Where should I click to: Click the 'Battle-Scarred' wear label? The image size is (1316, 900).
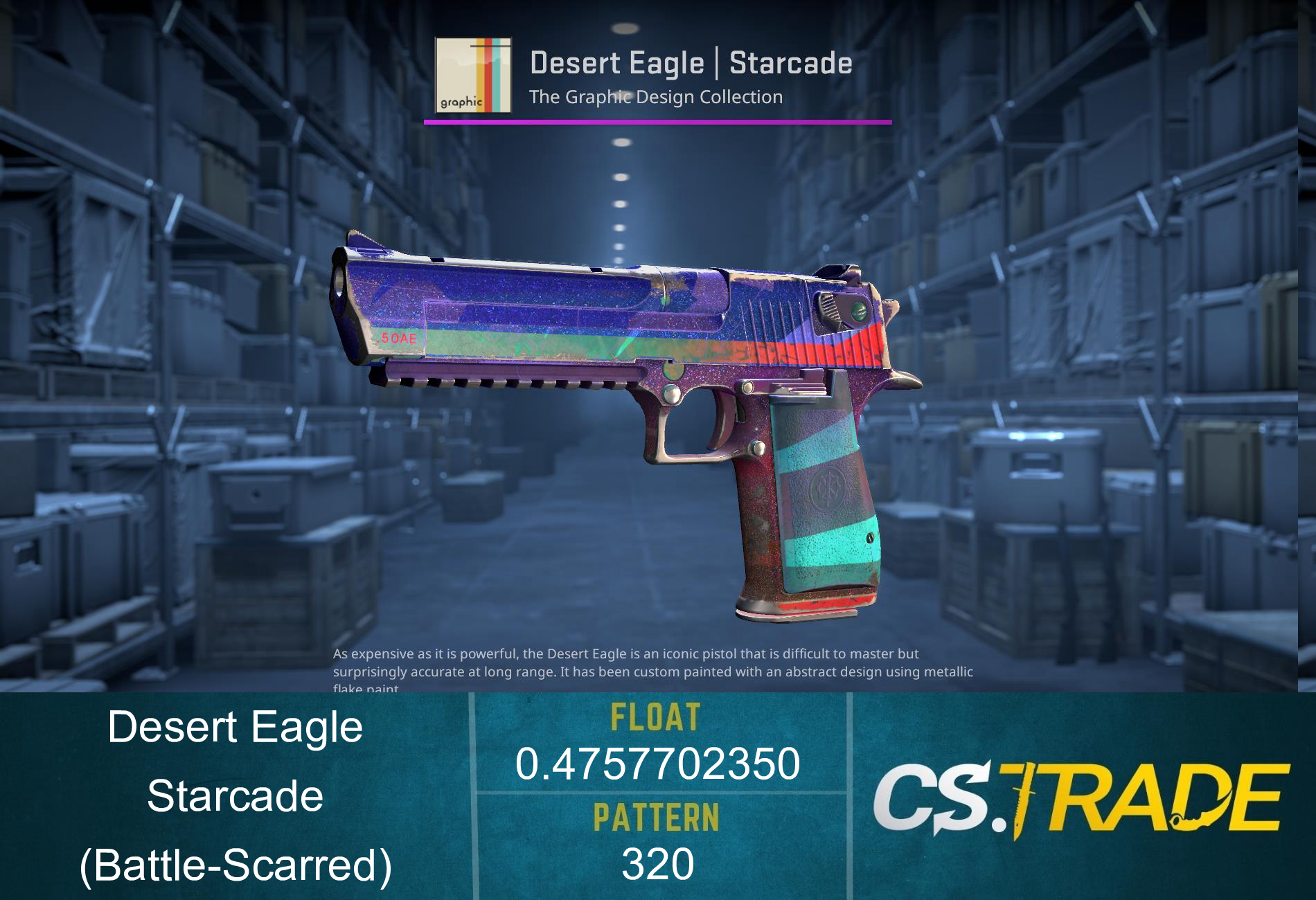235,865
